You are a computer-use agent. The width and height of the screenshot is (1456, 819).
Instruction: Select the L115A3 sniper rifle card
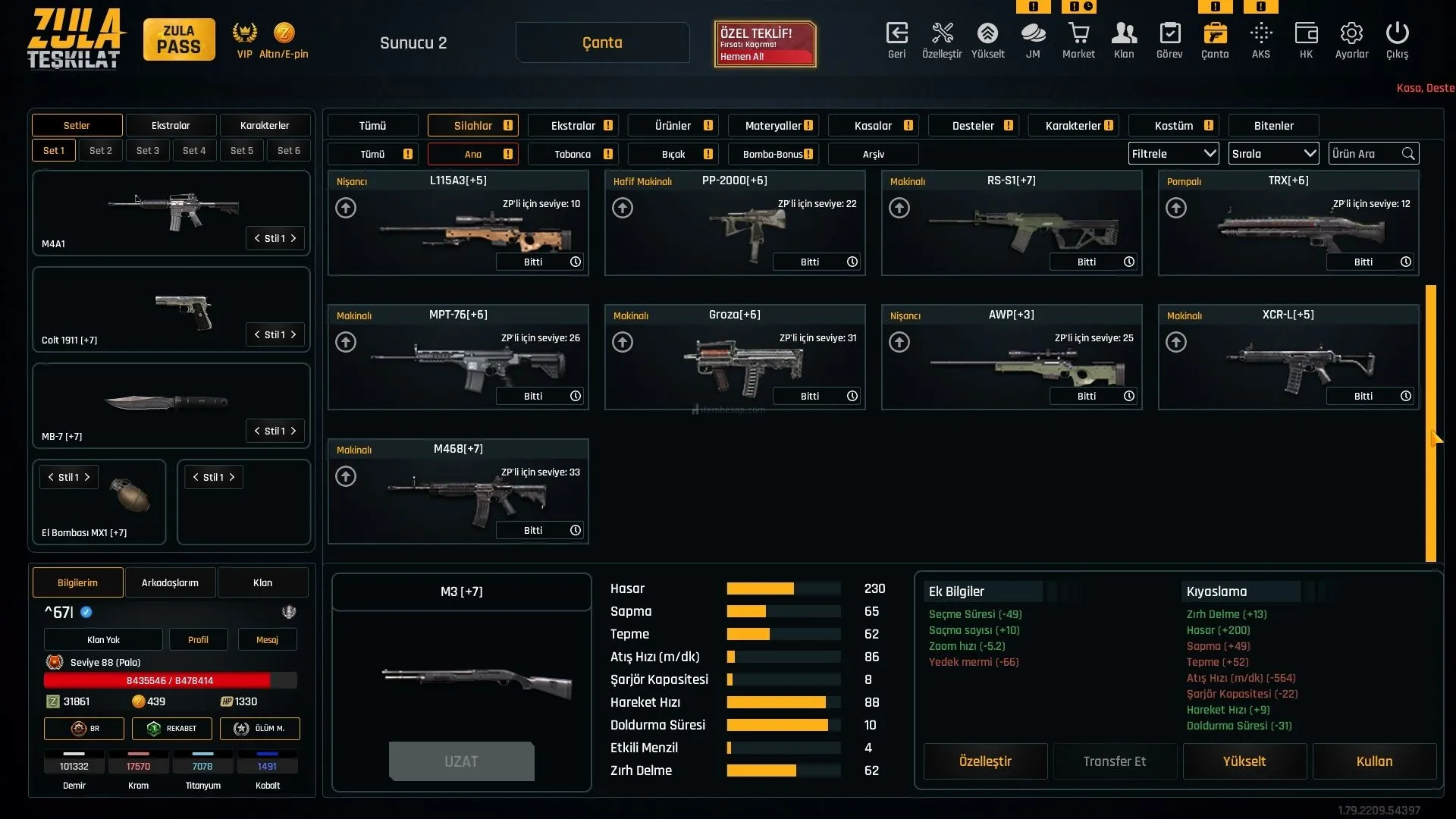pos(458,224)
